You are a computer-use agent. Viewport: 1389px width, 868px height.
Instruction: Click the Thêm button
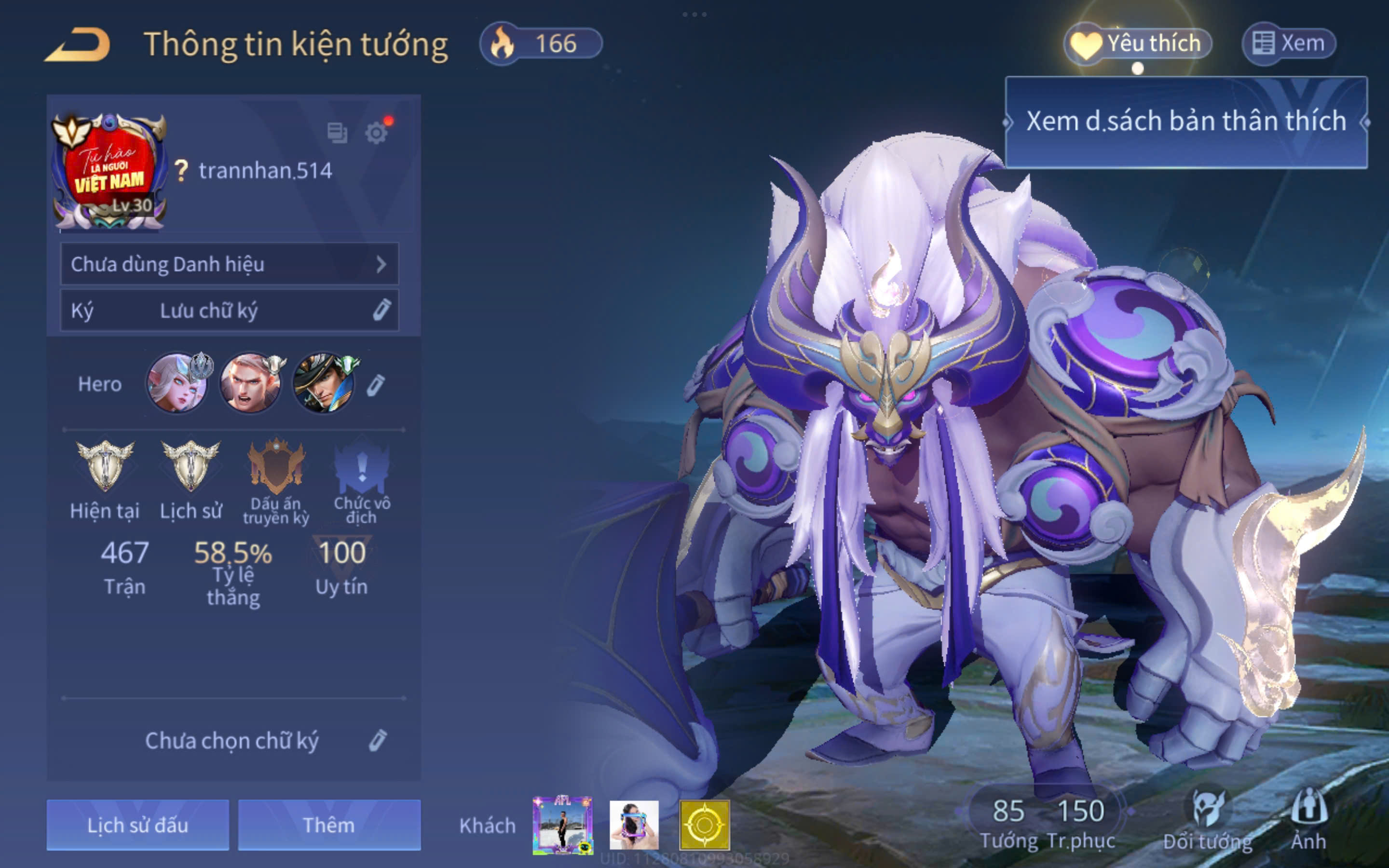click(x=329, y=825)
